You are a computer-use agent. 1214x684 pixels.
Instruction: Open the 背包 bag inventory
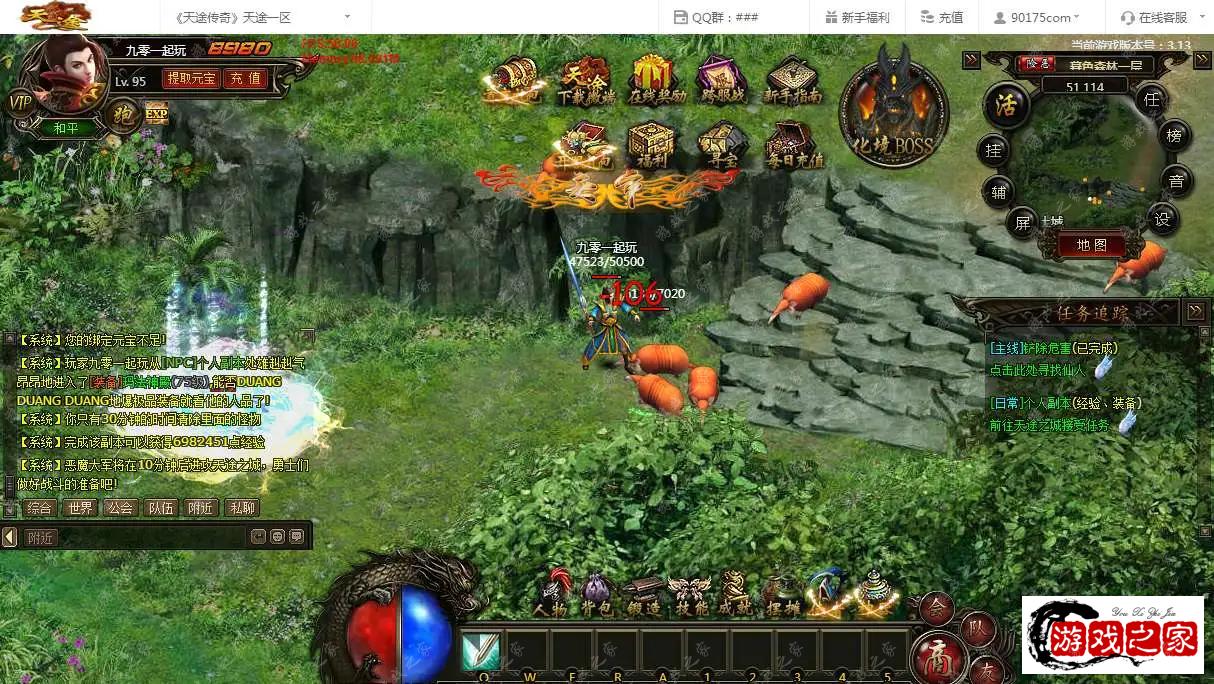click(596, 593)
